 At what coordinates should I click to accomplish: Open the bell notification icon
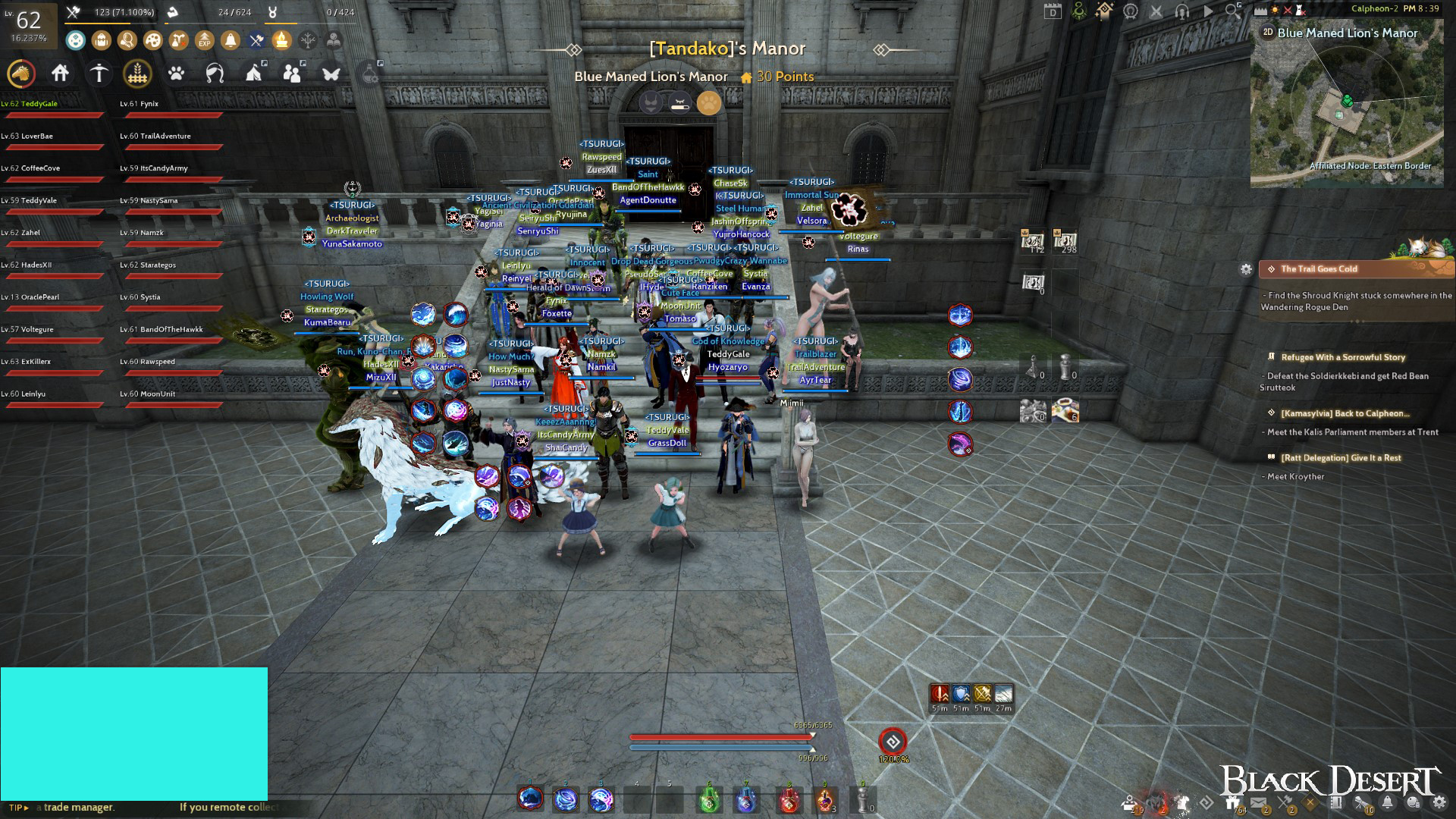tap(231, 40)
